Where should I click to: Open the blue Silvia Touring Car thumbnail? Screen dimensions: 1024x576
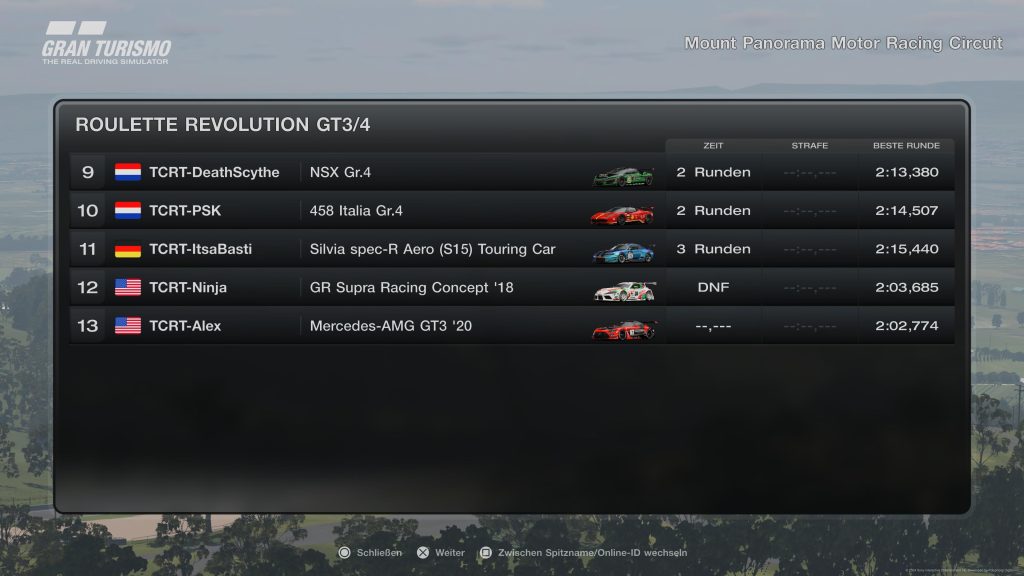point(623,252)
